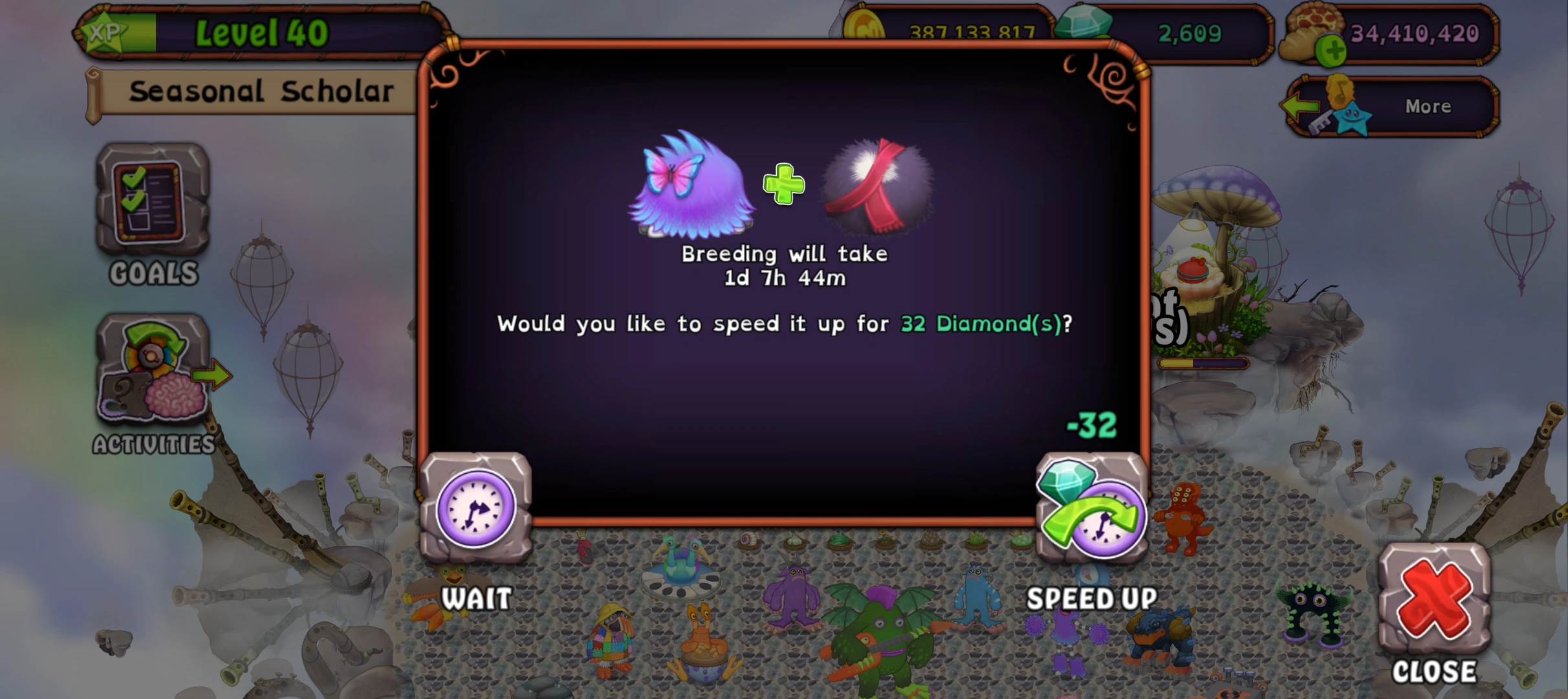1568x699 pixels.
Task: Tap the mushroom tower structure on the right
Action: click(x=1219, y=194)
